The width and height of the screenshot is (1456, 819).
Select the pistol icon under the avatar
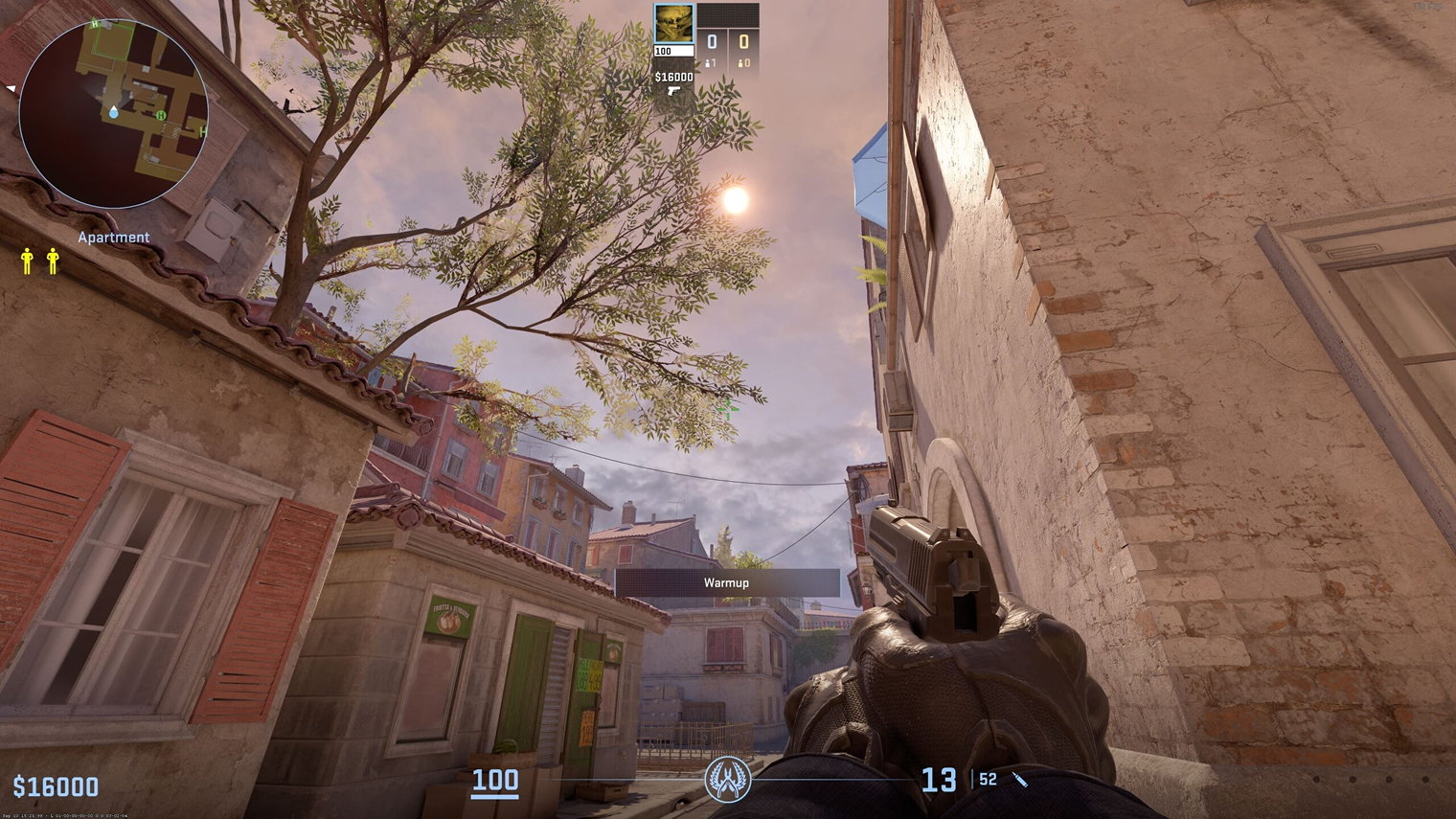(x=673, y=92)
